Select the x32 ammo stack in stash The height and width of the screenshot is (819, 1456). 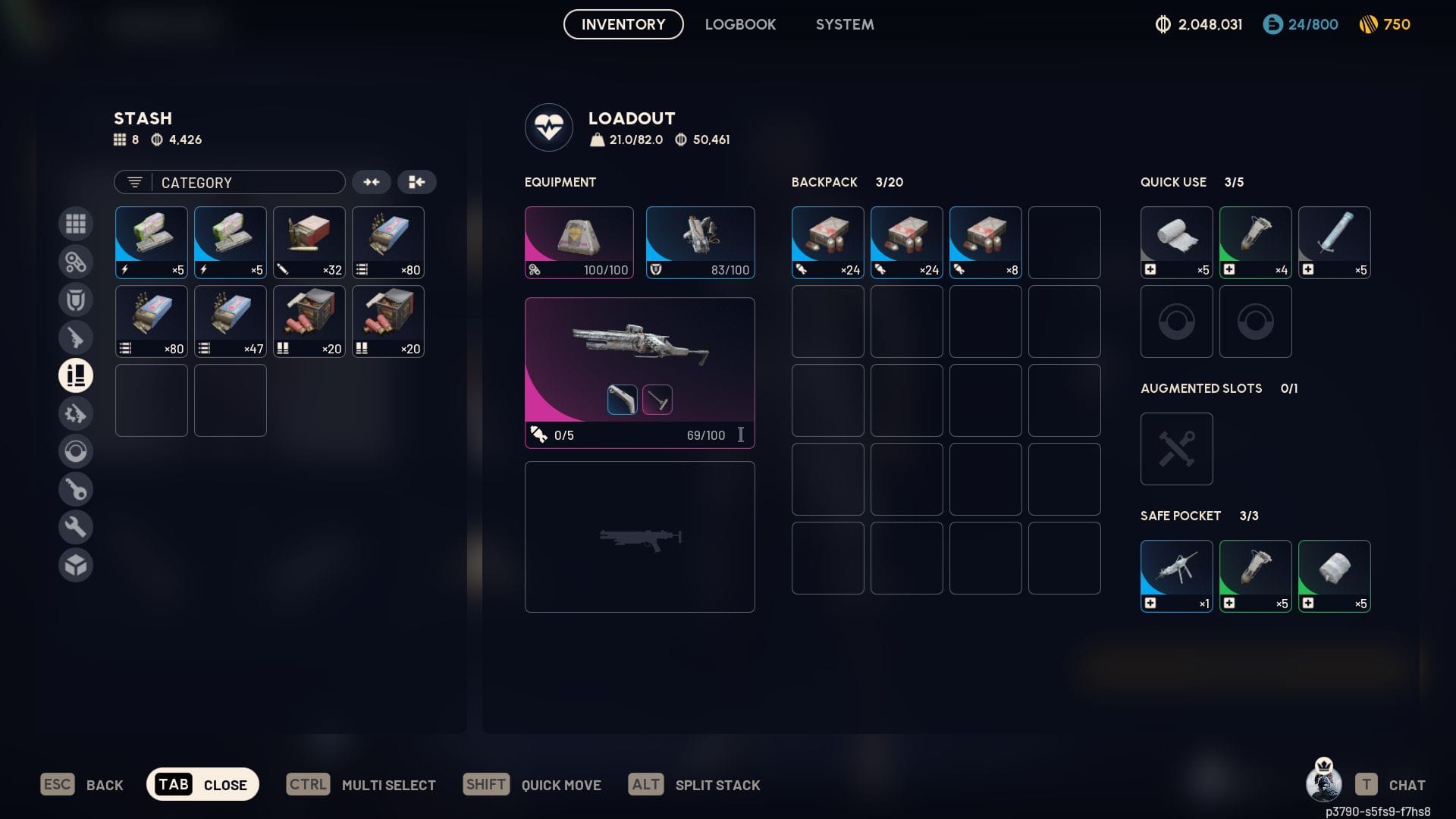[309, 243]
